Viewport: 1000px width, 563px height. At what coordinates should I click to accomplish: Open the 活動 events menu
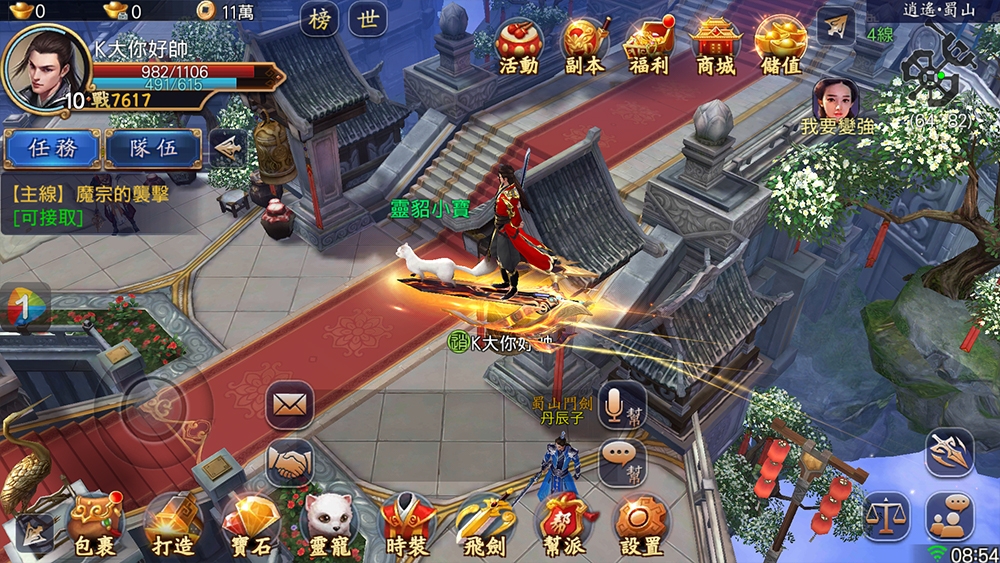pyautogui.click(x=518, y=46)
